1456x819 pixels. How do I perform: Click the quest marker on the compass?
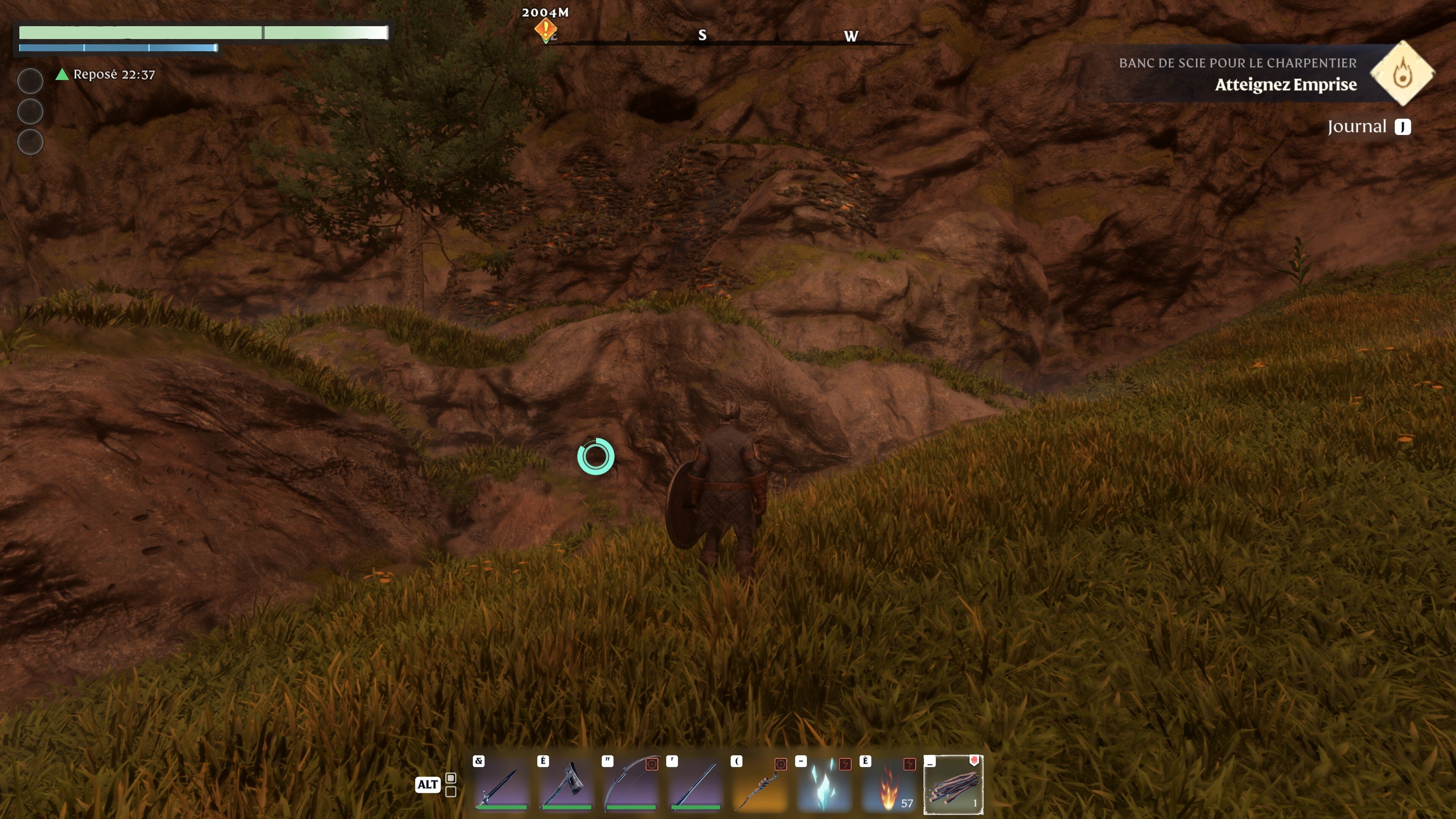coord(546,29)
